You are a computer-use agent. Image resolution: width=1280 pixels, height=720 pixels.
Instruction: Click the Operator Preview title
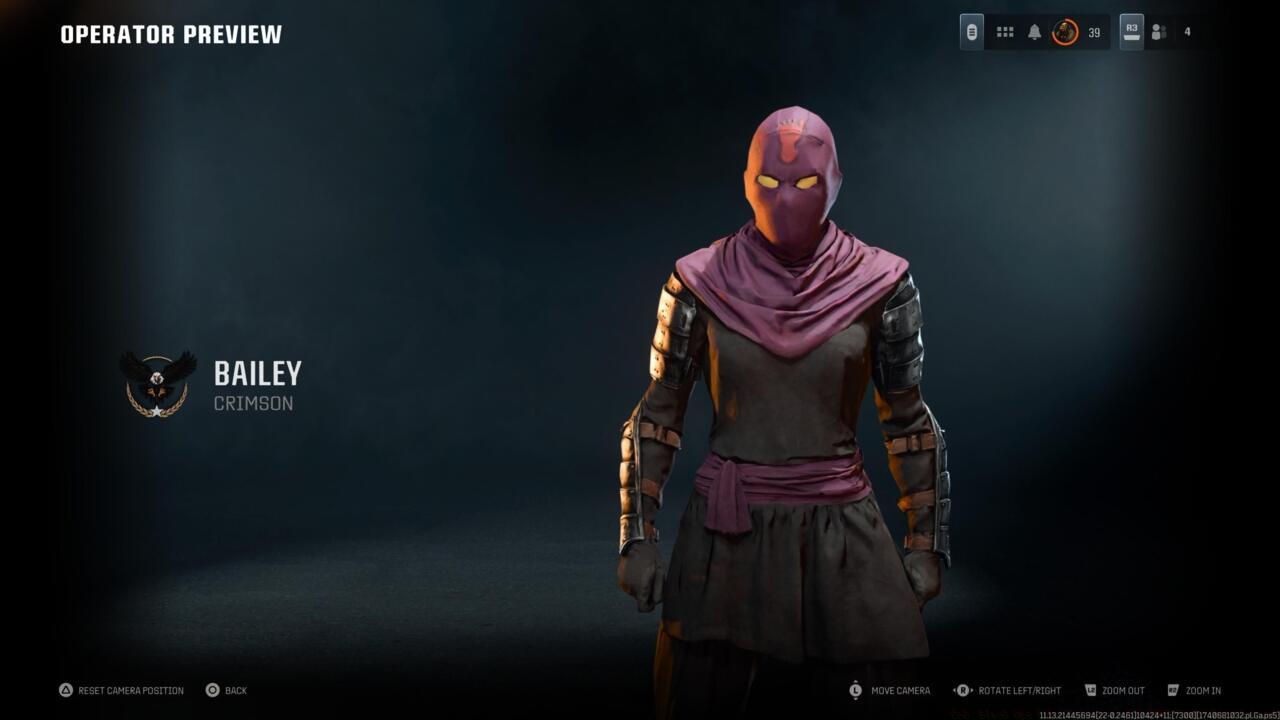tap(170, 34)
